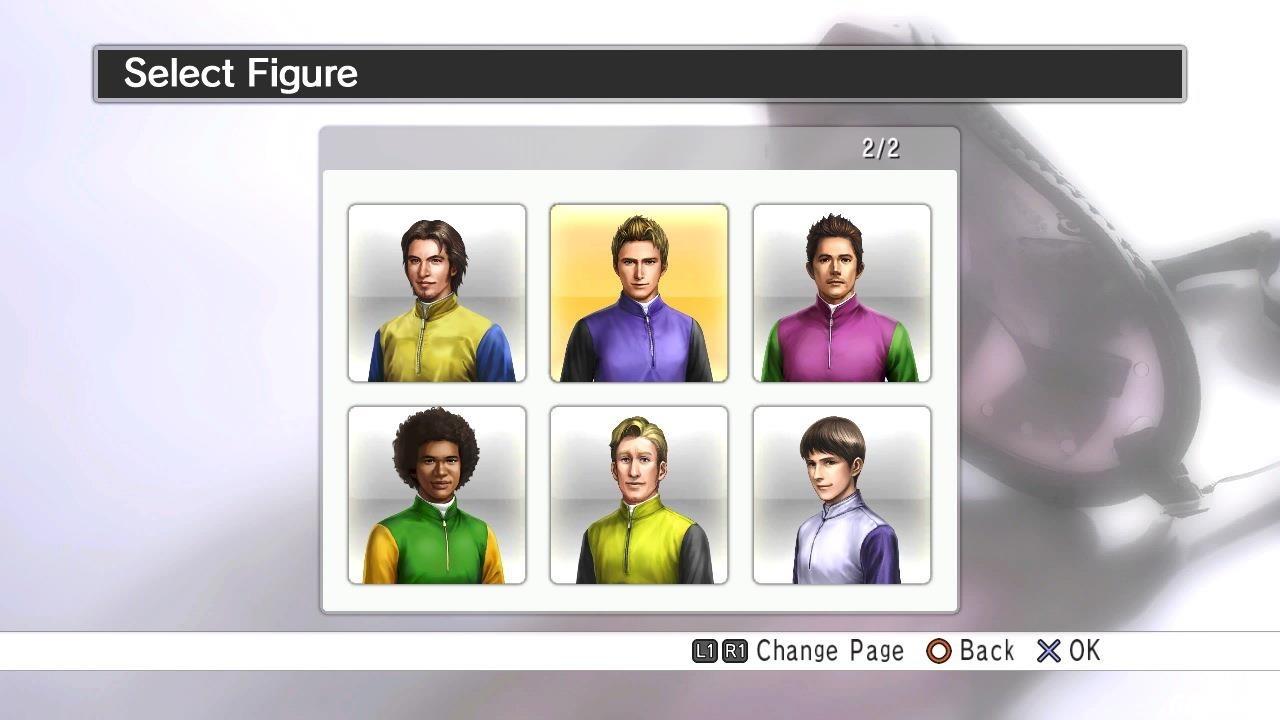Select the jockey in magenta and green jersey

coord(841,292)
